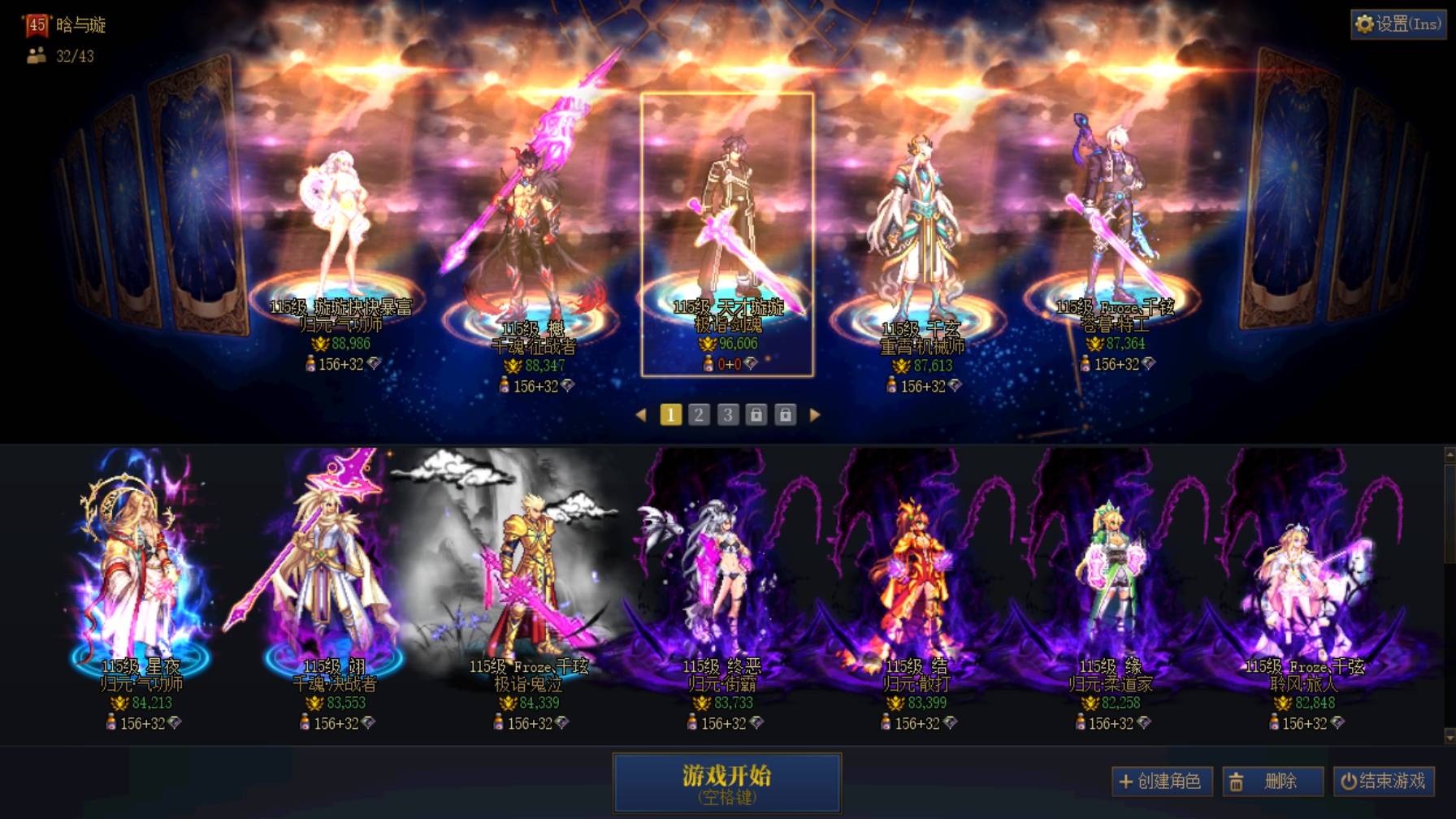Click the second locked page slot
The height and width of the screenshot is (819, 1456).
click(786, 414)
